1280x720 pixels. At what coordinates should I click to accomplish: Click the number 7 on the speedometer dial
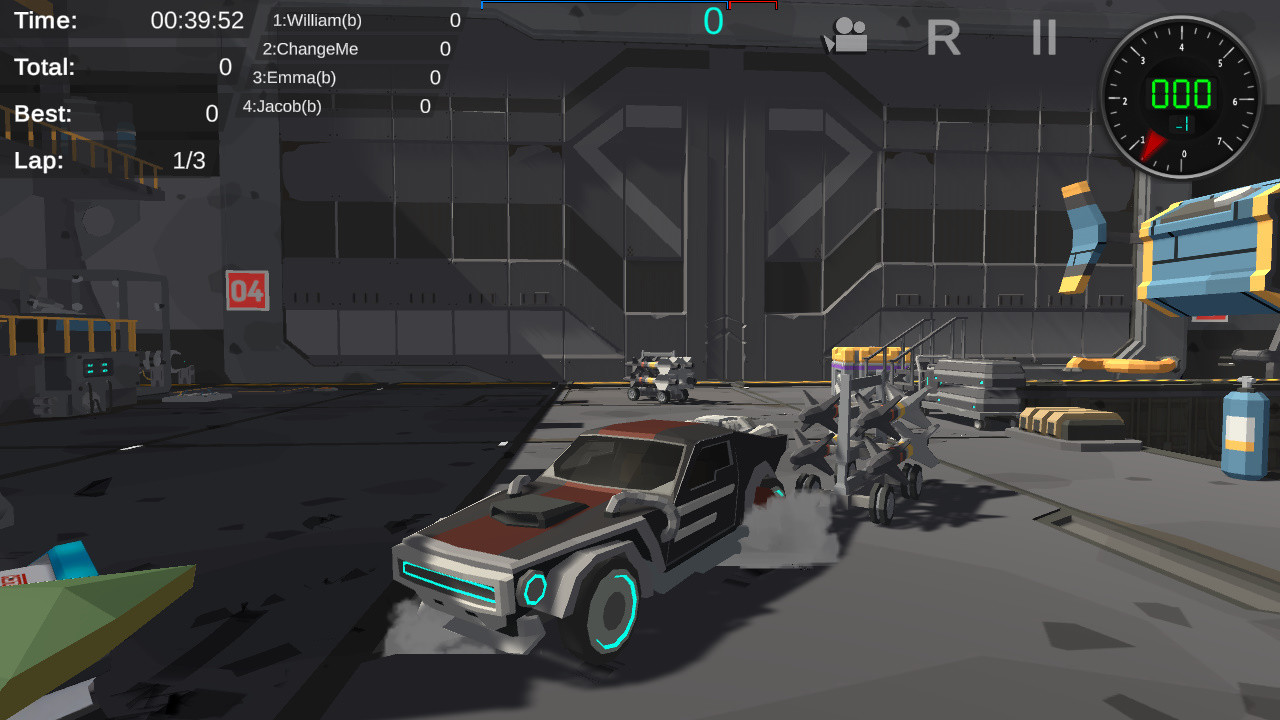tap(1220, 141)
